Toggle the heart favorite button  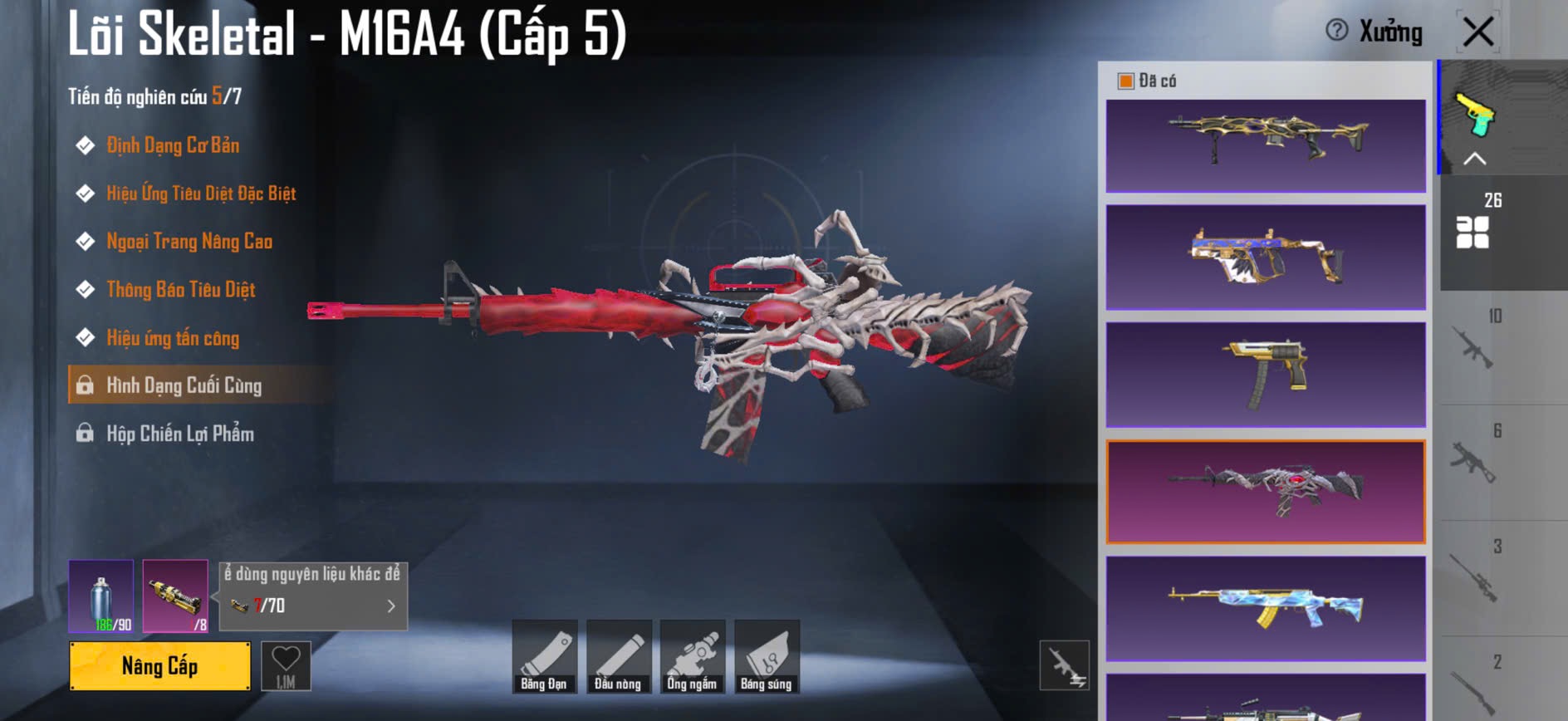[286, 665]
